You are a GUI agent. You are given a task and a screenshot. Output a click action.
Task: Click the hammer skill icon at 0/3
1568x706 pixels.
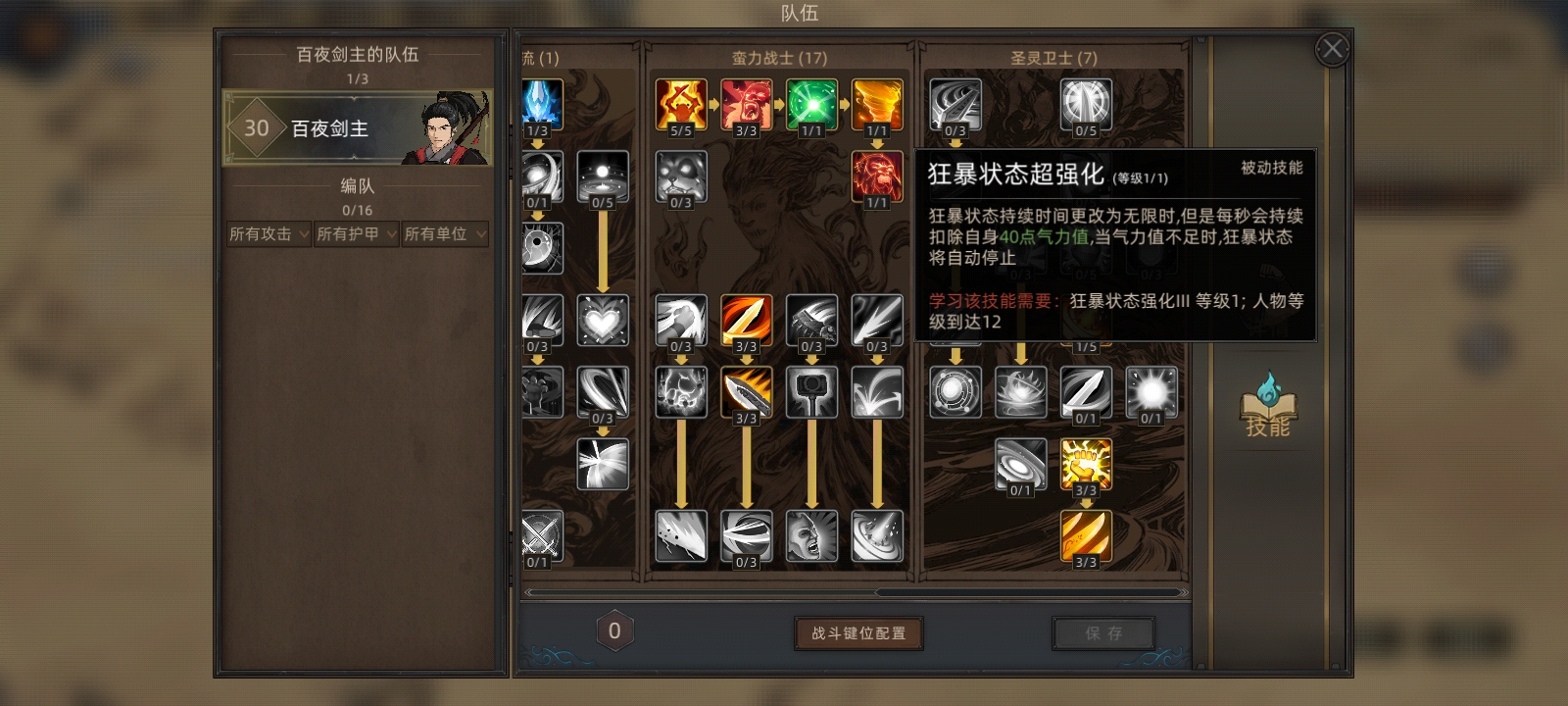pyautogui.click(x=811, y=391)
